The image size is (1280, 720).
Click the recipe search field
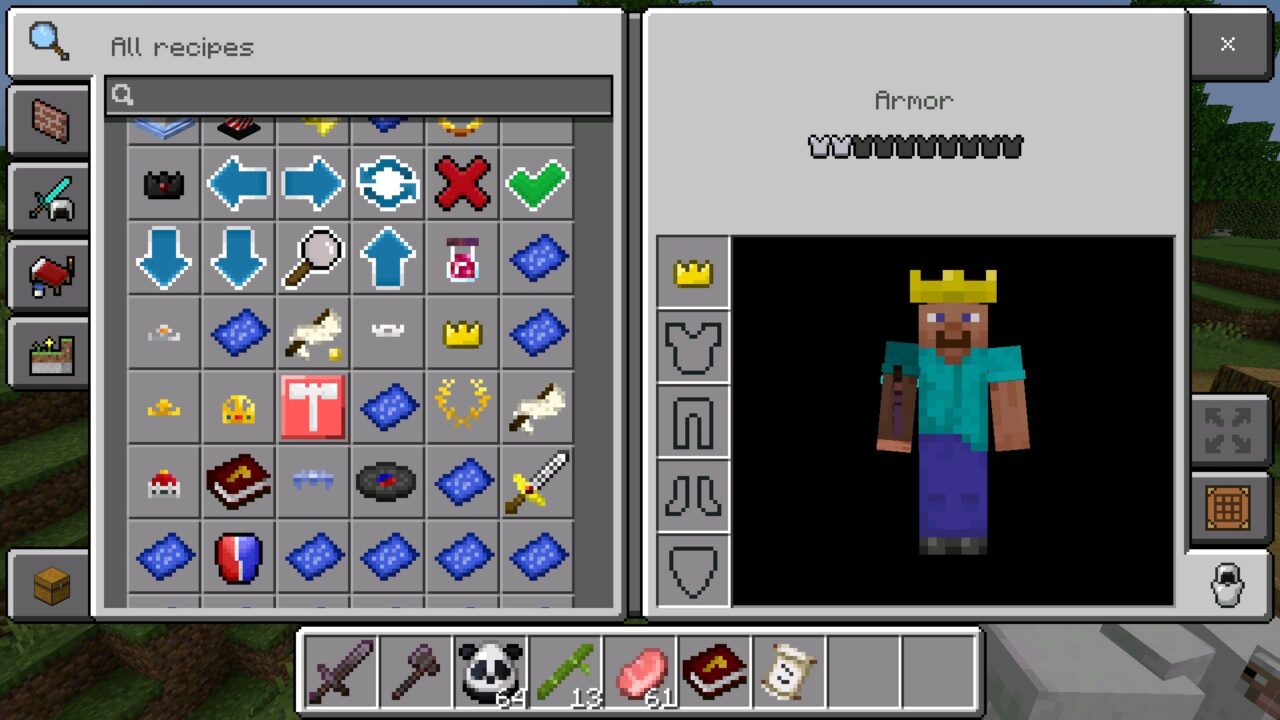point(360,95)
